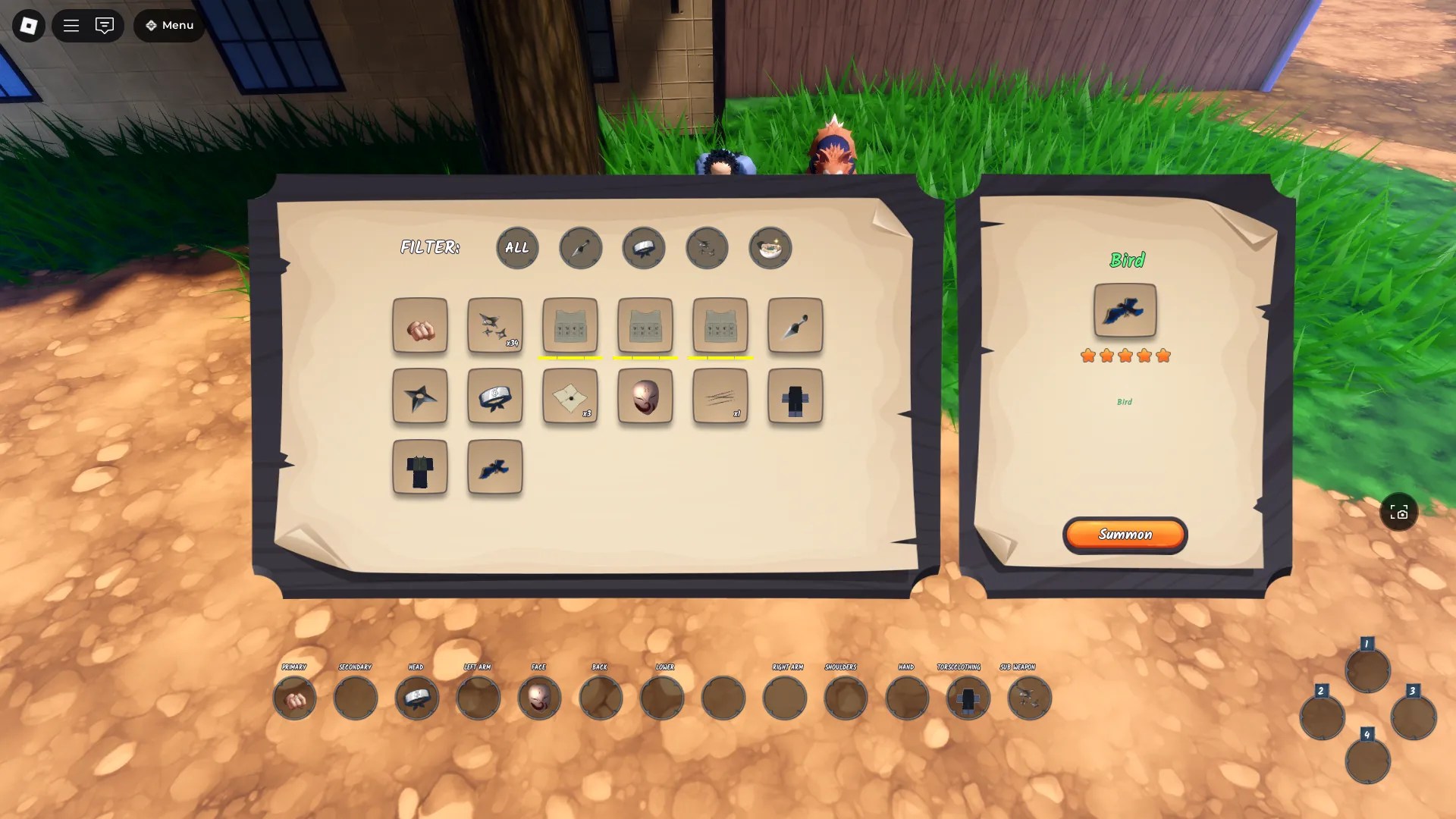Select the kunai filter icon

(580, 248)
